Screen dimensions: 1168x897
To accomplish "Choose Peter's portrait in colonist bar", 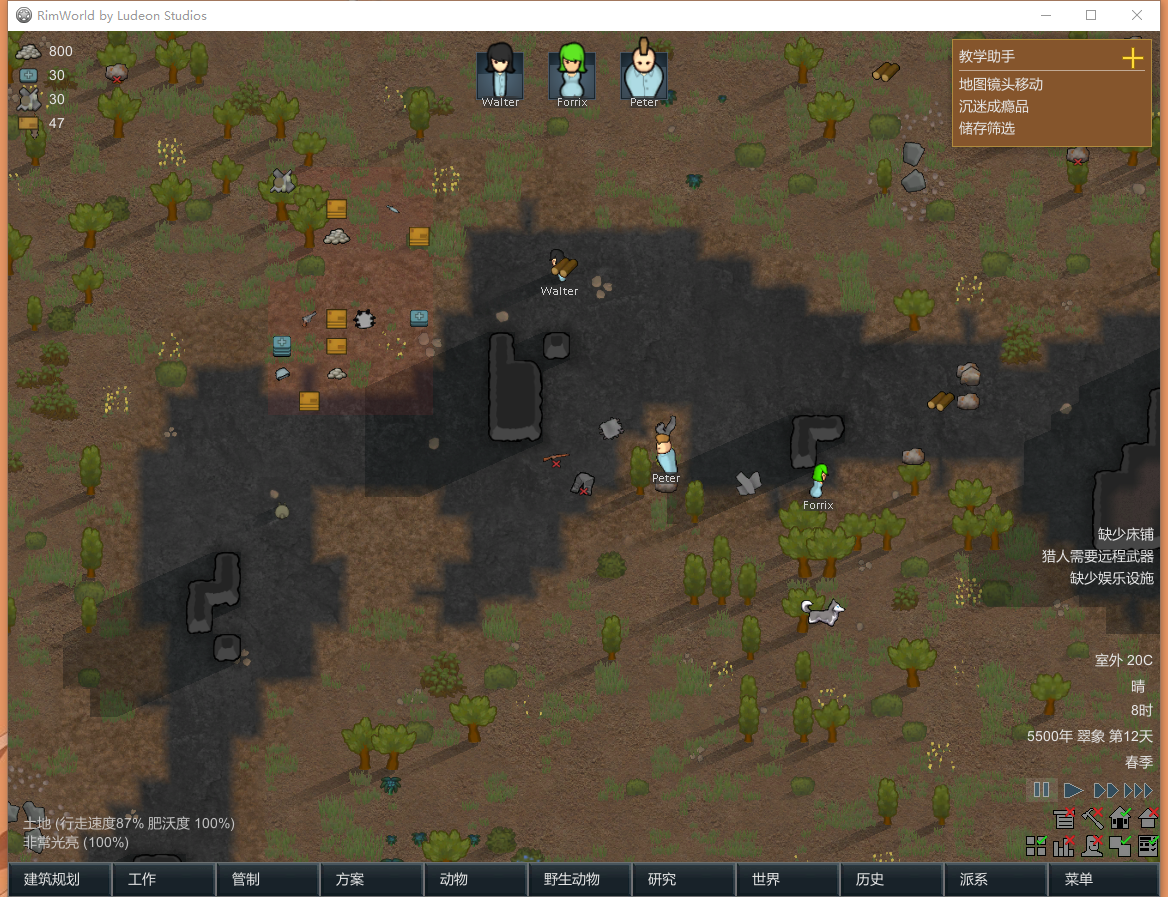I will point(644,72).
